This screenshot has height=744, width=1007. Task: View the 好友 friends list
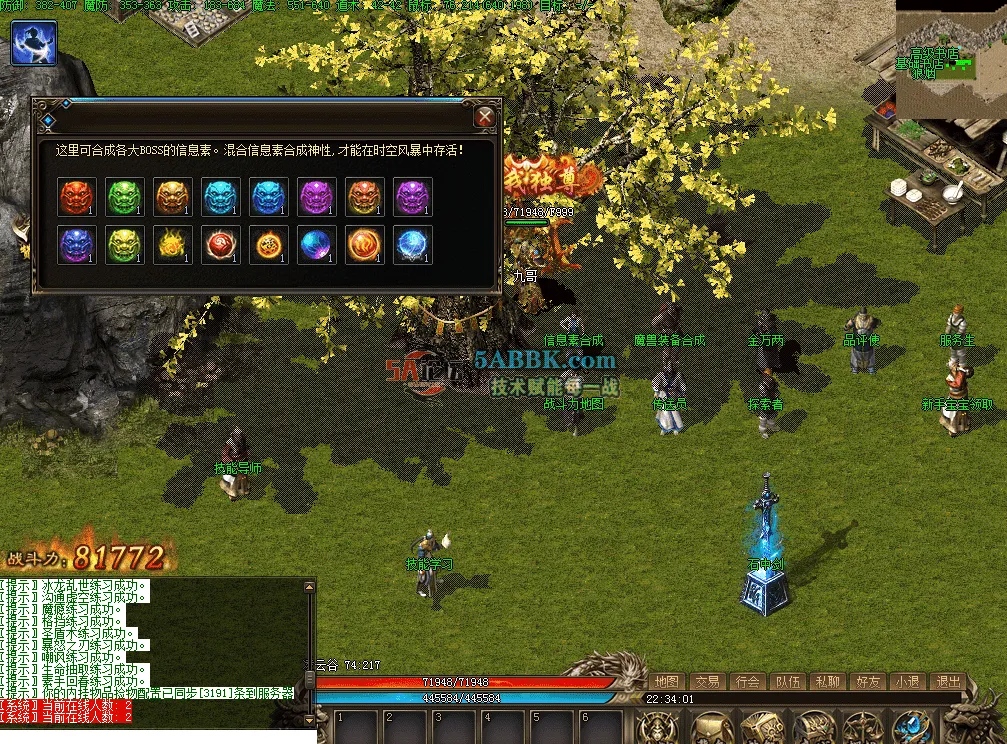point(867,681)
